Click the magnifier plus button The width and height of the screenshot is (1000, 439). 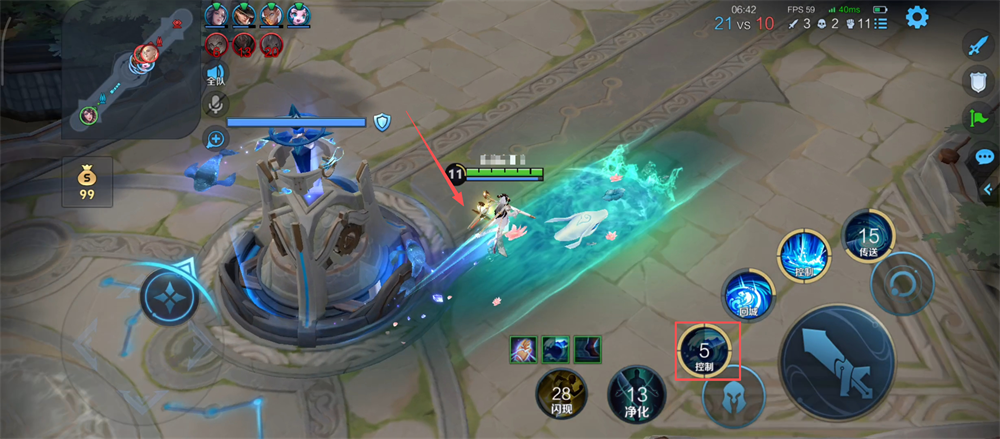[x=215, y=138]
